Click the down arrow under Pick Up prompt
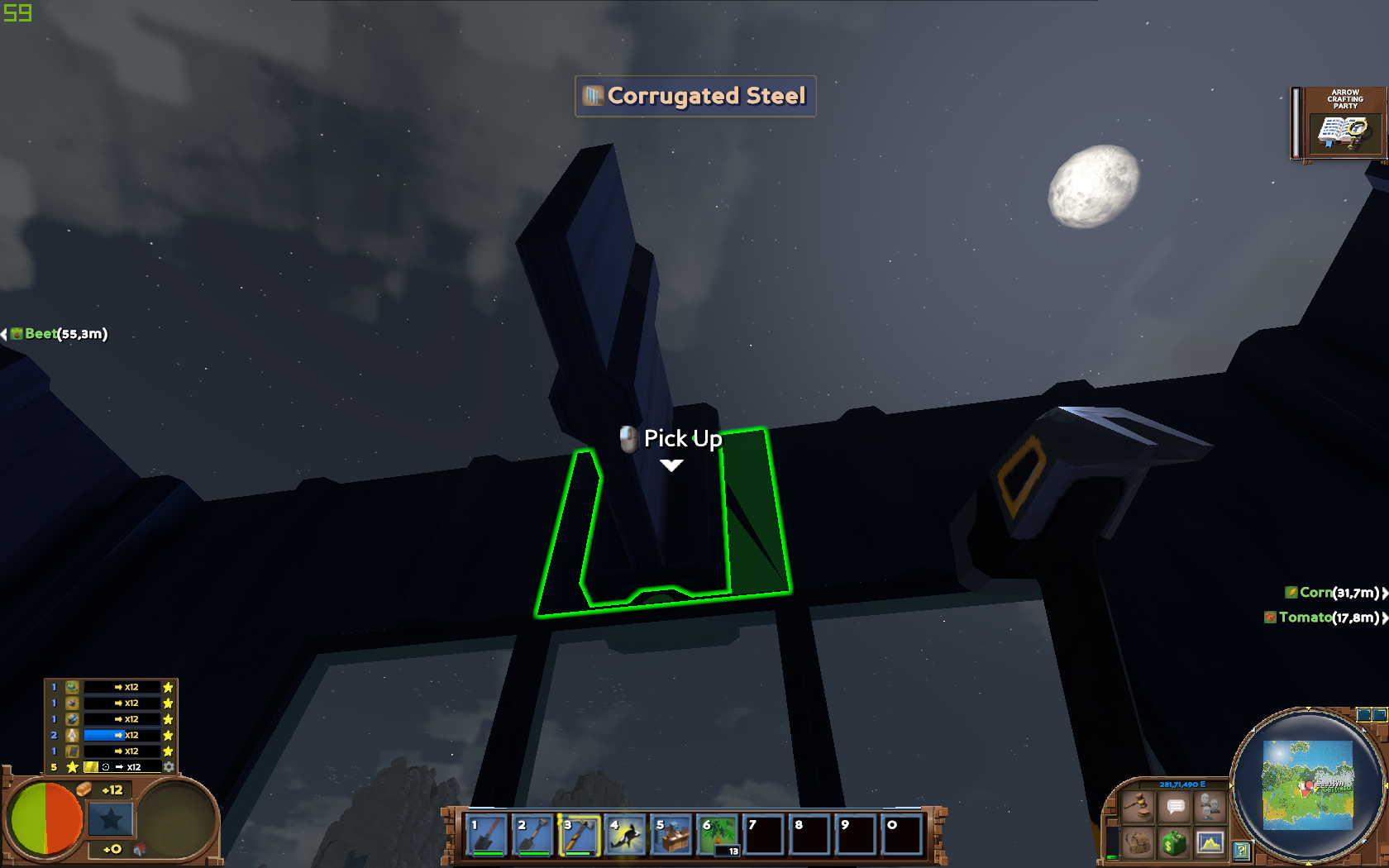The width and height of the screenshot is (1389, 868). [670, 465]
